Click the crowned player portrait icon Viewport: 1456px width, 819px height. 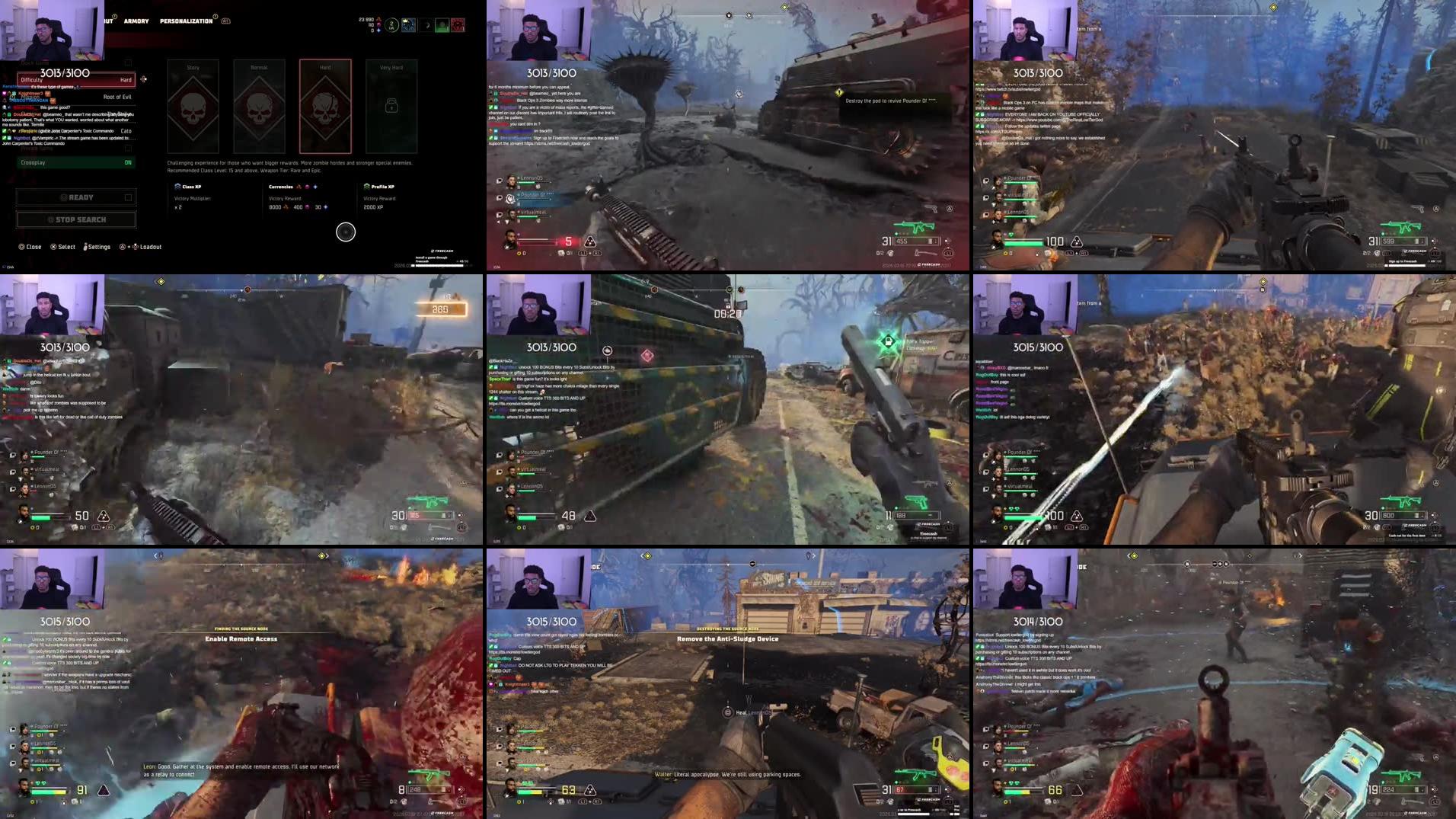pyautogui.click(x=407, y=24)
